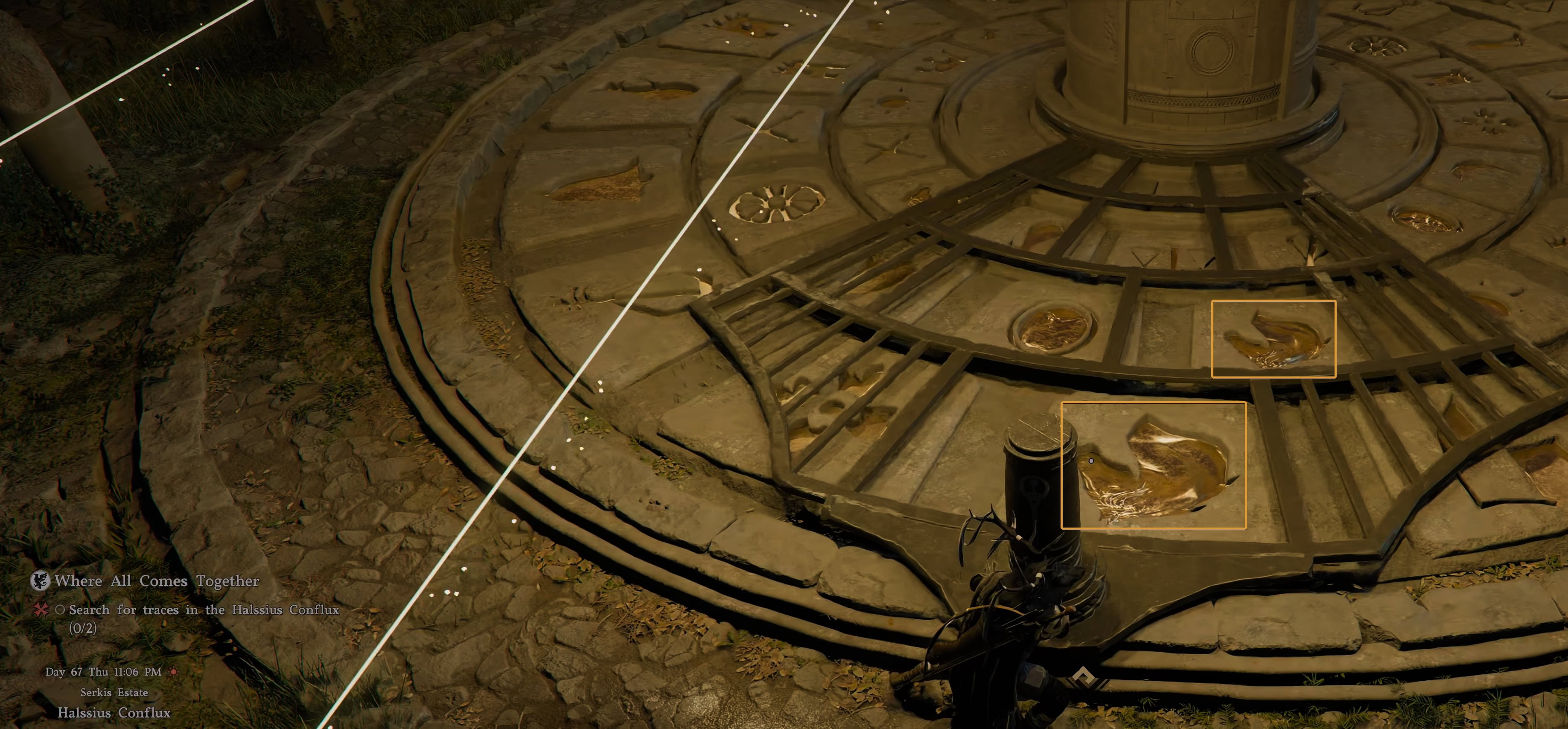Toggle the hollow circle objective tracker marker
1568x729 pixels.
[60, 612]
